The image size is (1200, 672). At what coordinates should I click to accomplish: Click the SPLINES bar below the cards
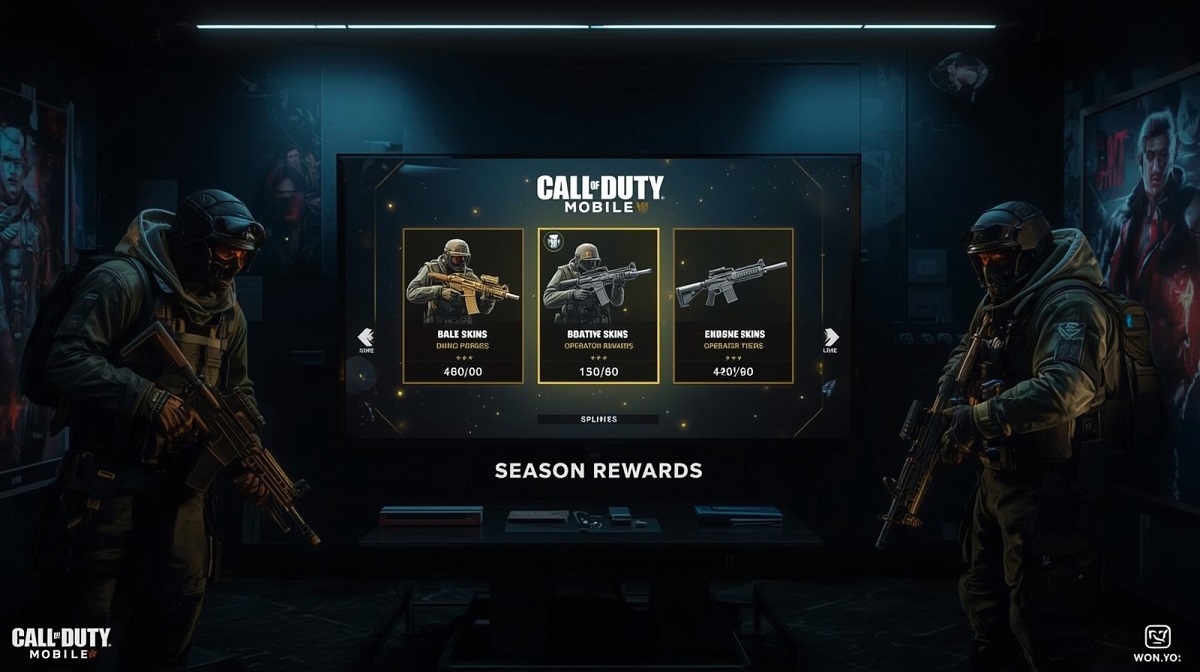(598, 420)
